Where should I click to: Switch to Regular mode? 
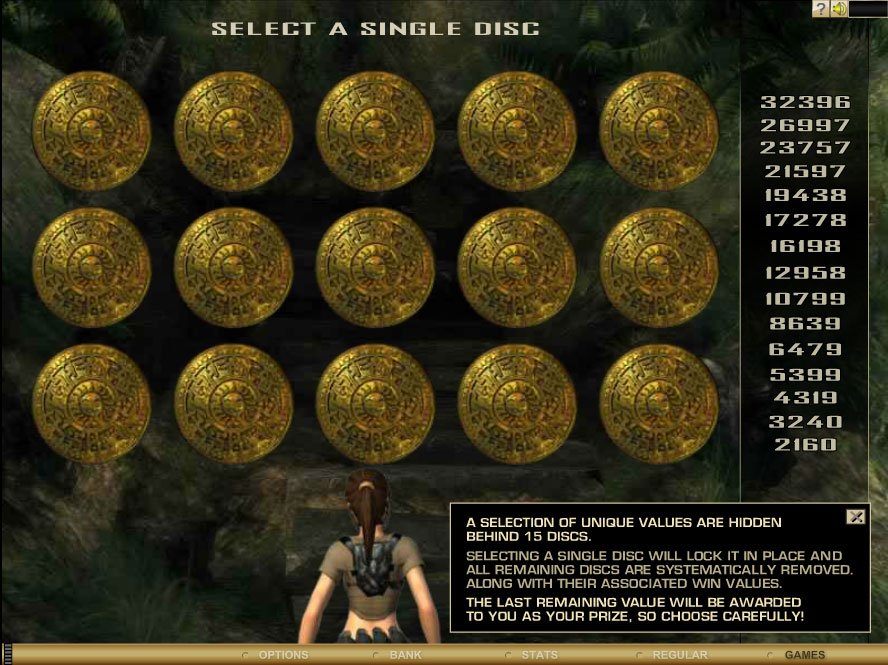coord(679,655)
